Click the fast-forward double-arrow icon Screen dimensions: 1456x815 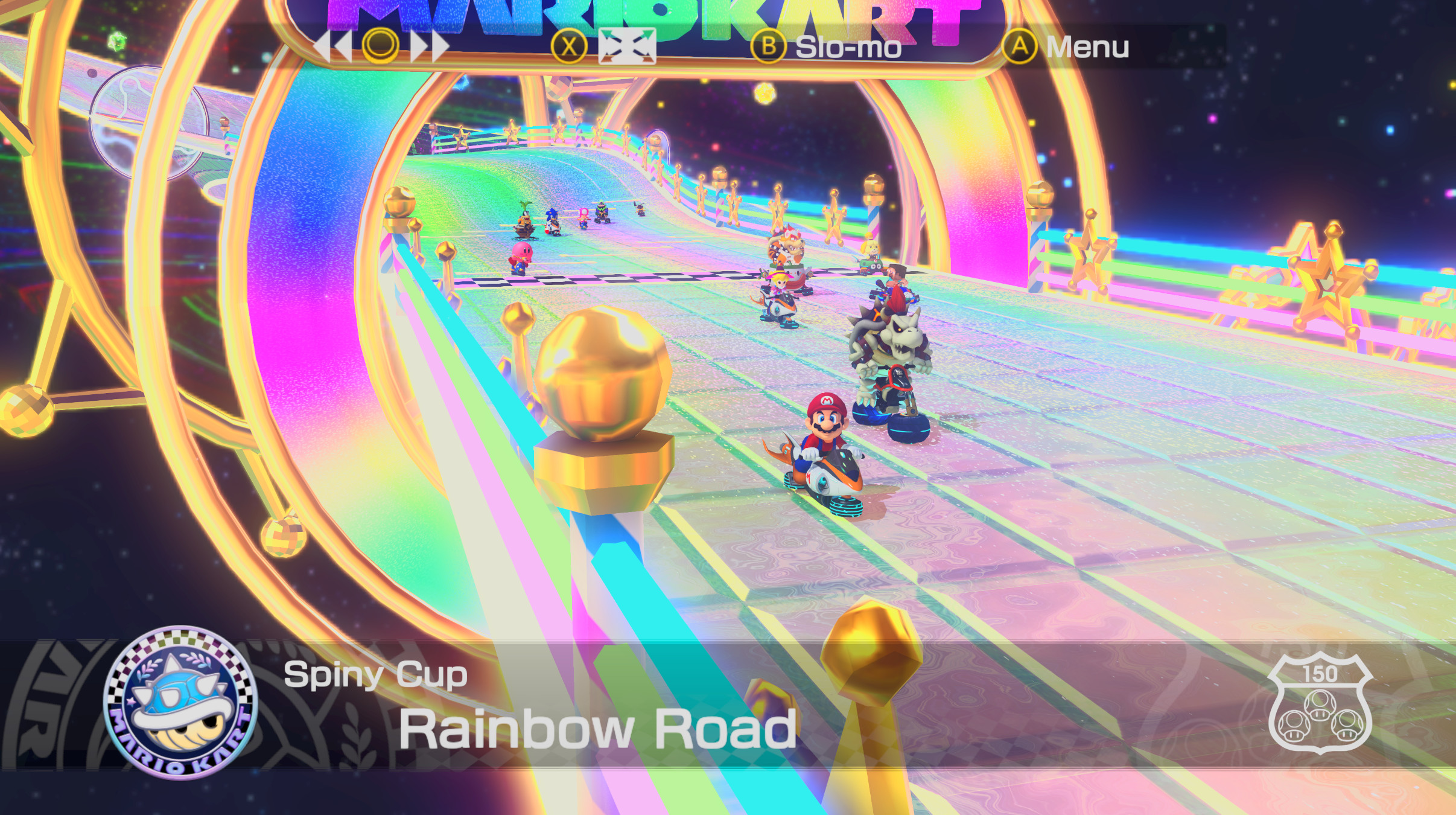[430, 48]
